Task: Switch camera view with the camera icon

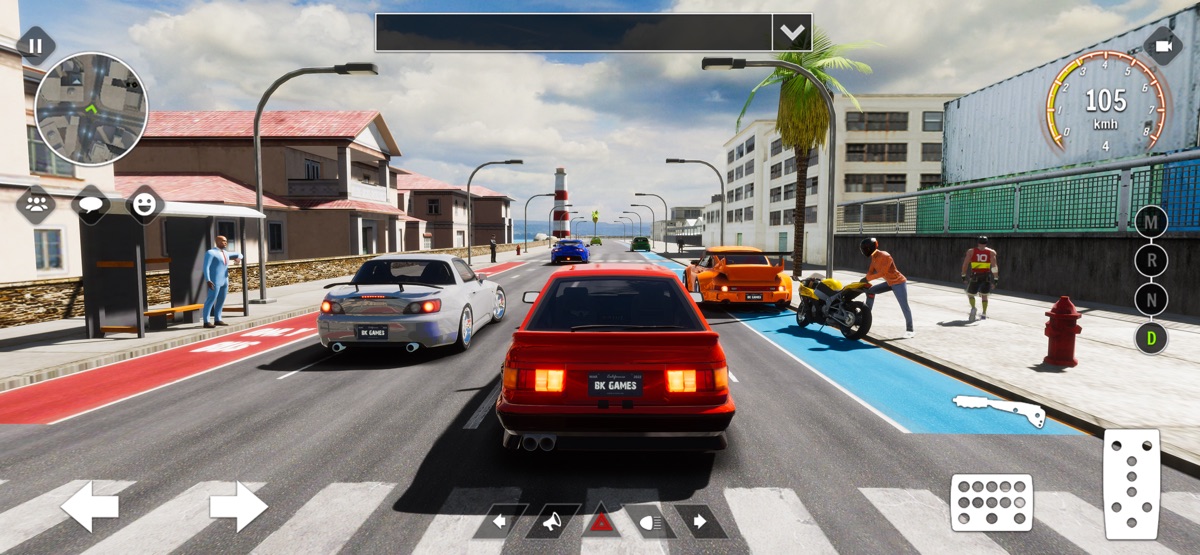Action: click(1163, 46)
